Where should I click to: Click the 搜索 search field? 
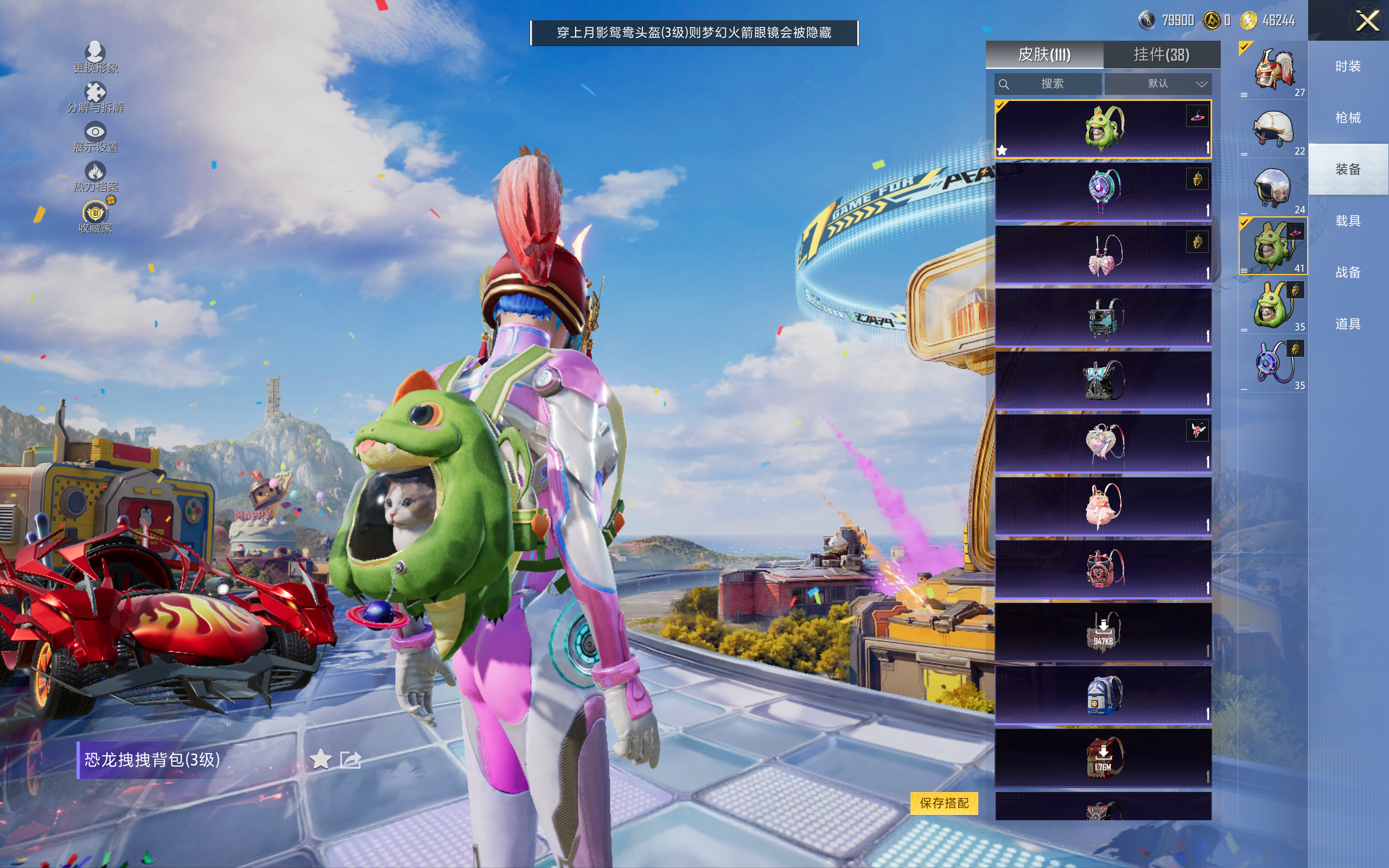[x=1048, y=84]
